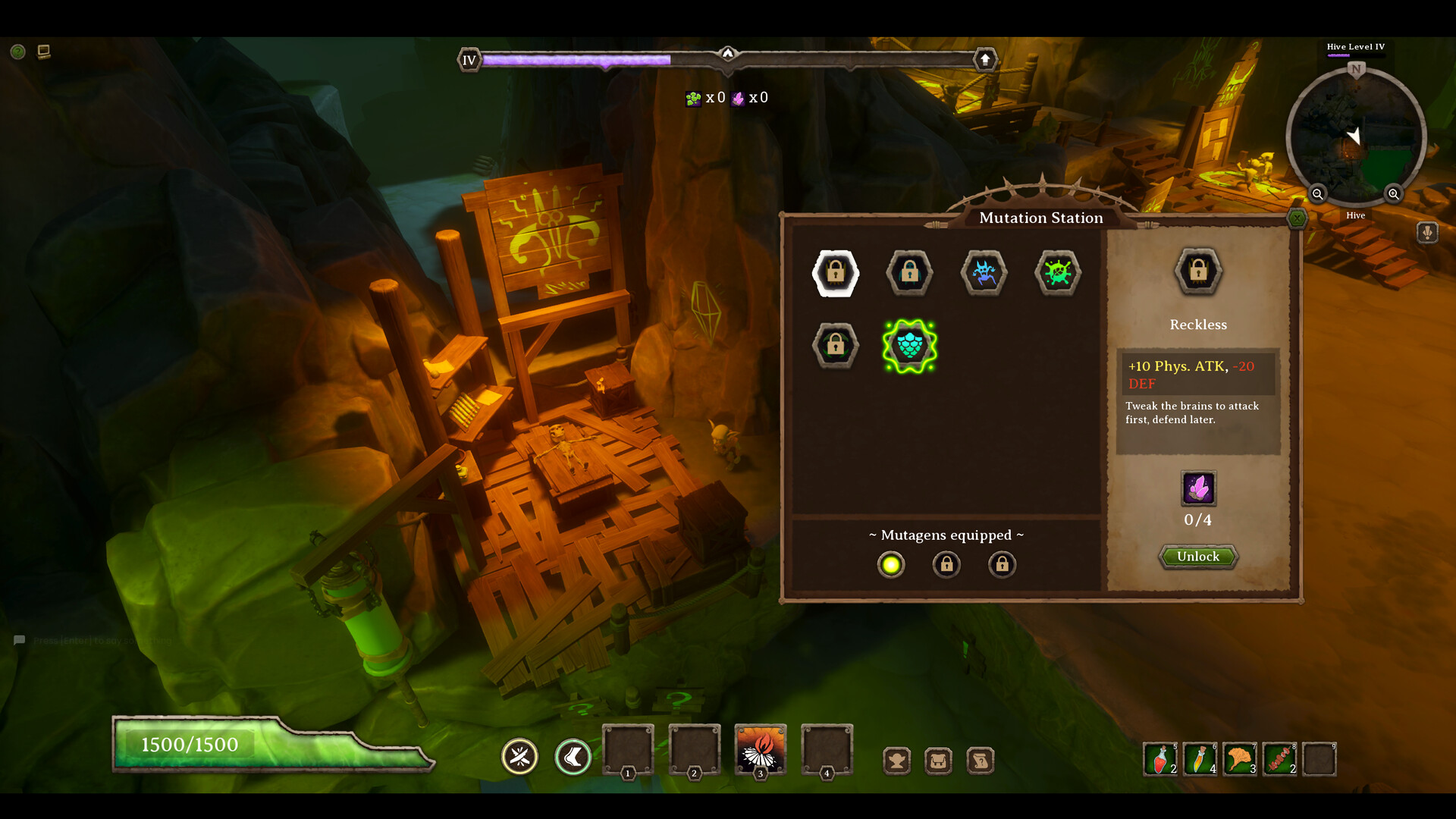Select the white-outlined locked mutagen
This screenshot has width=1456, height=819.
coord(836,272)
